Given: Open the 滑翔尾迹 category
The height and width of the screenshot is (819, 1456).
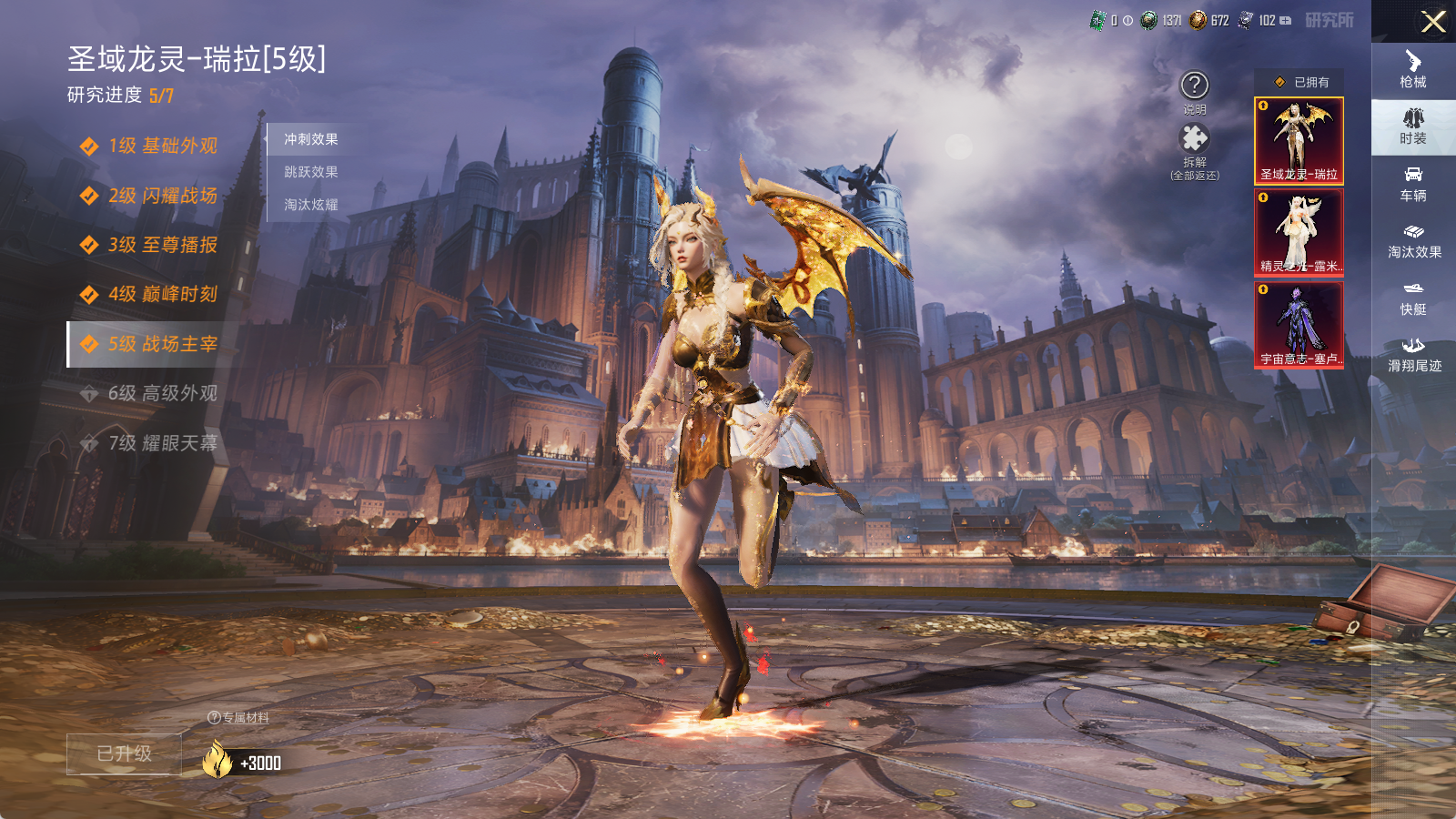Looking at the screenshot, I should tap(1413, 354).
